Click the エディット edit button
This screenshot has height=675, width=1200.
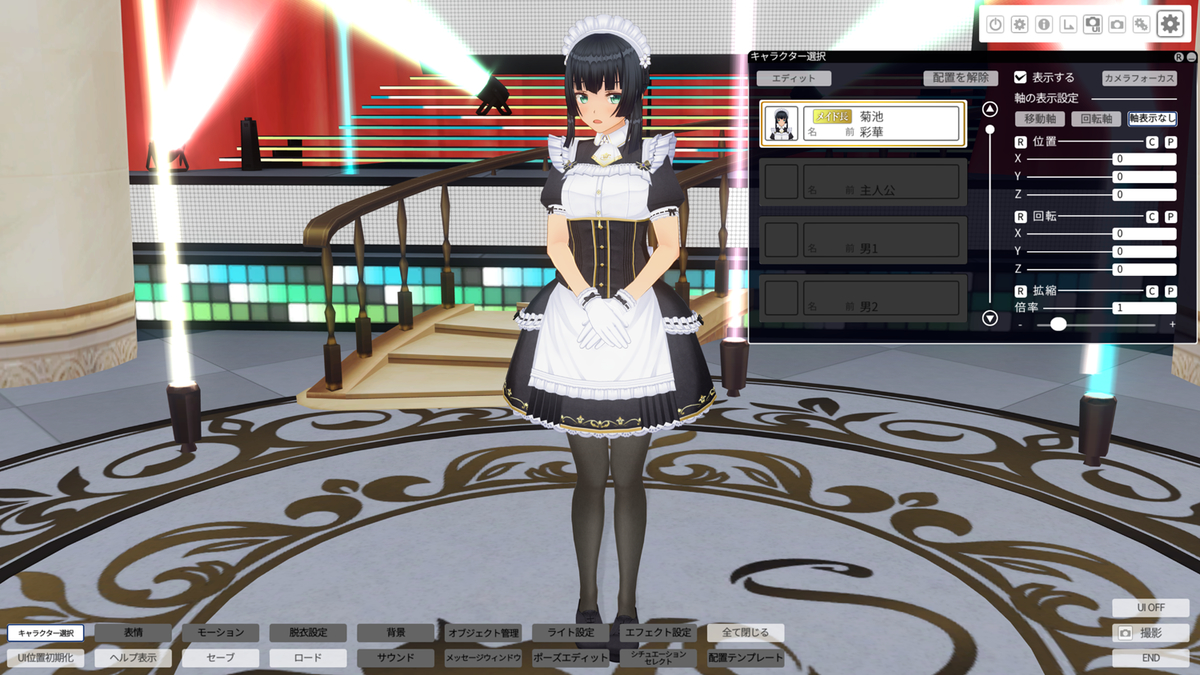click(793, 78)
